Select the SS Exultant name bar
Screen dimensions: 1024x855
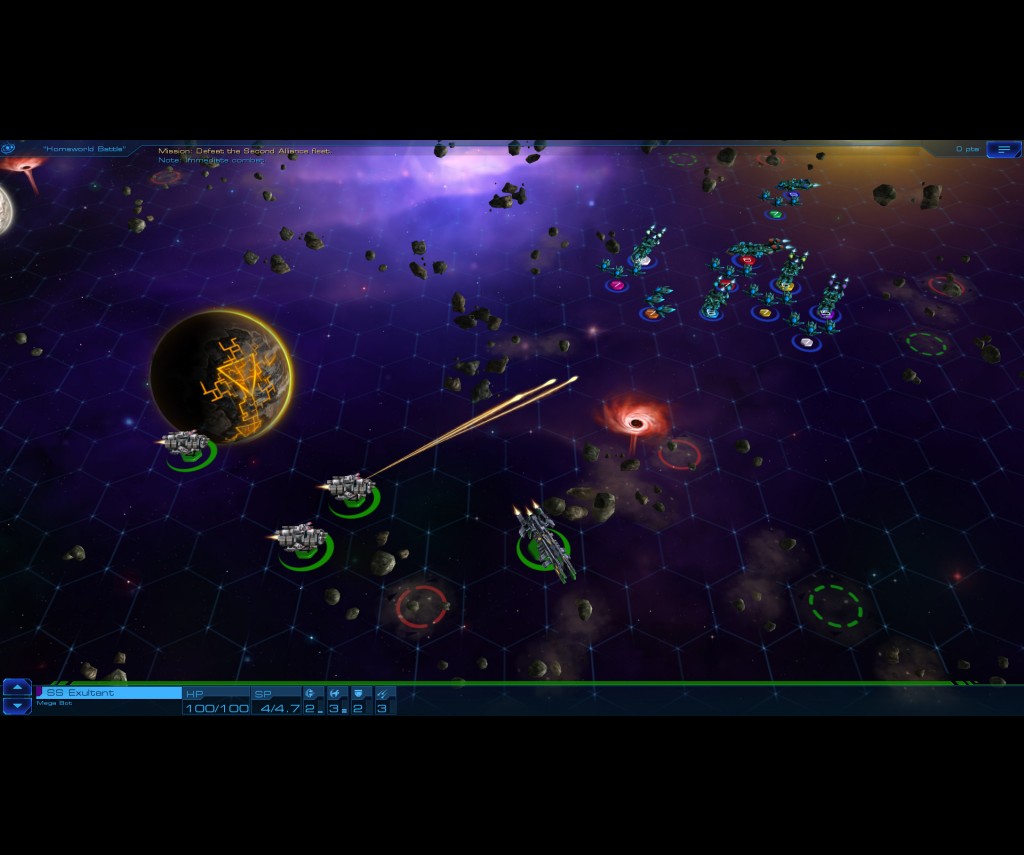click(109, 692)
